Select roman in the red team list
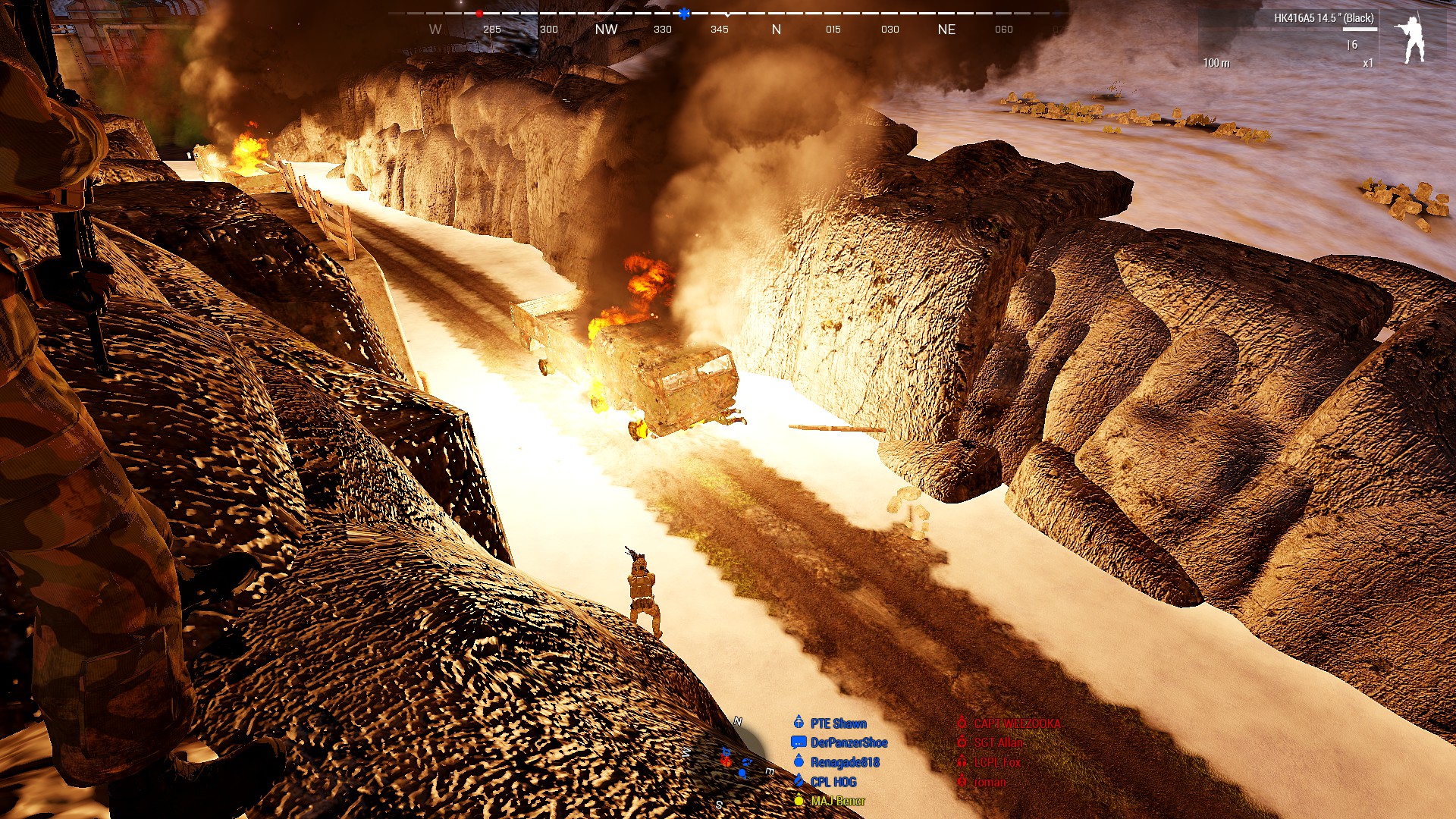Image resolution: width=1456 pixels, height=819 pixels. 990,782
